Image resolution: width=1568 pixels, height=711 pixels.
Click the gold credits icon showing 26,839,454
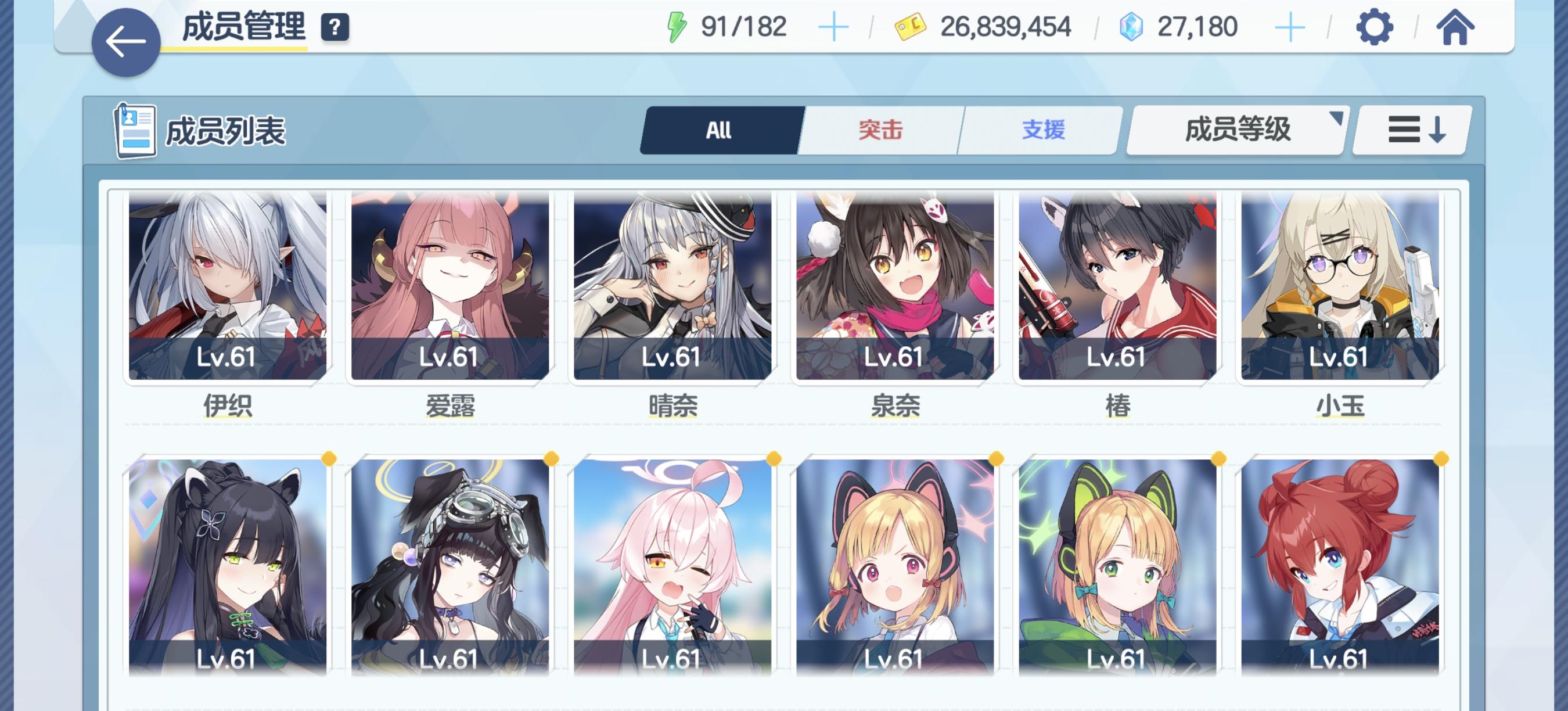[x=909, y=26]
